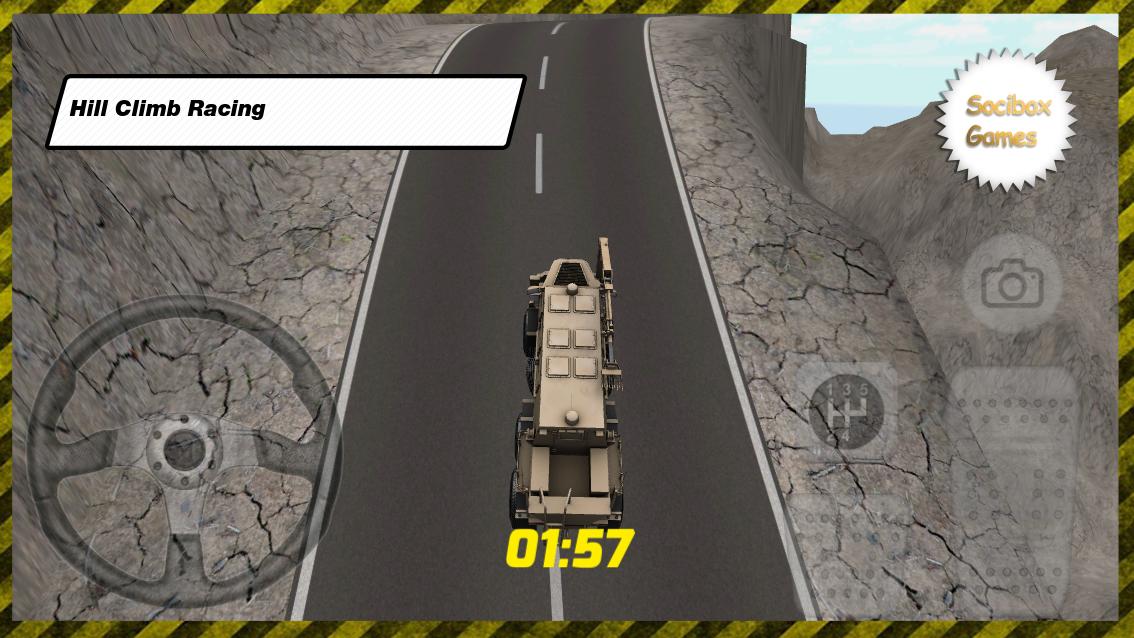Switch camera view with the camera button

(x=1012, y=286)
